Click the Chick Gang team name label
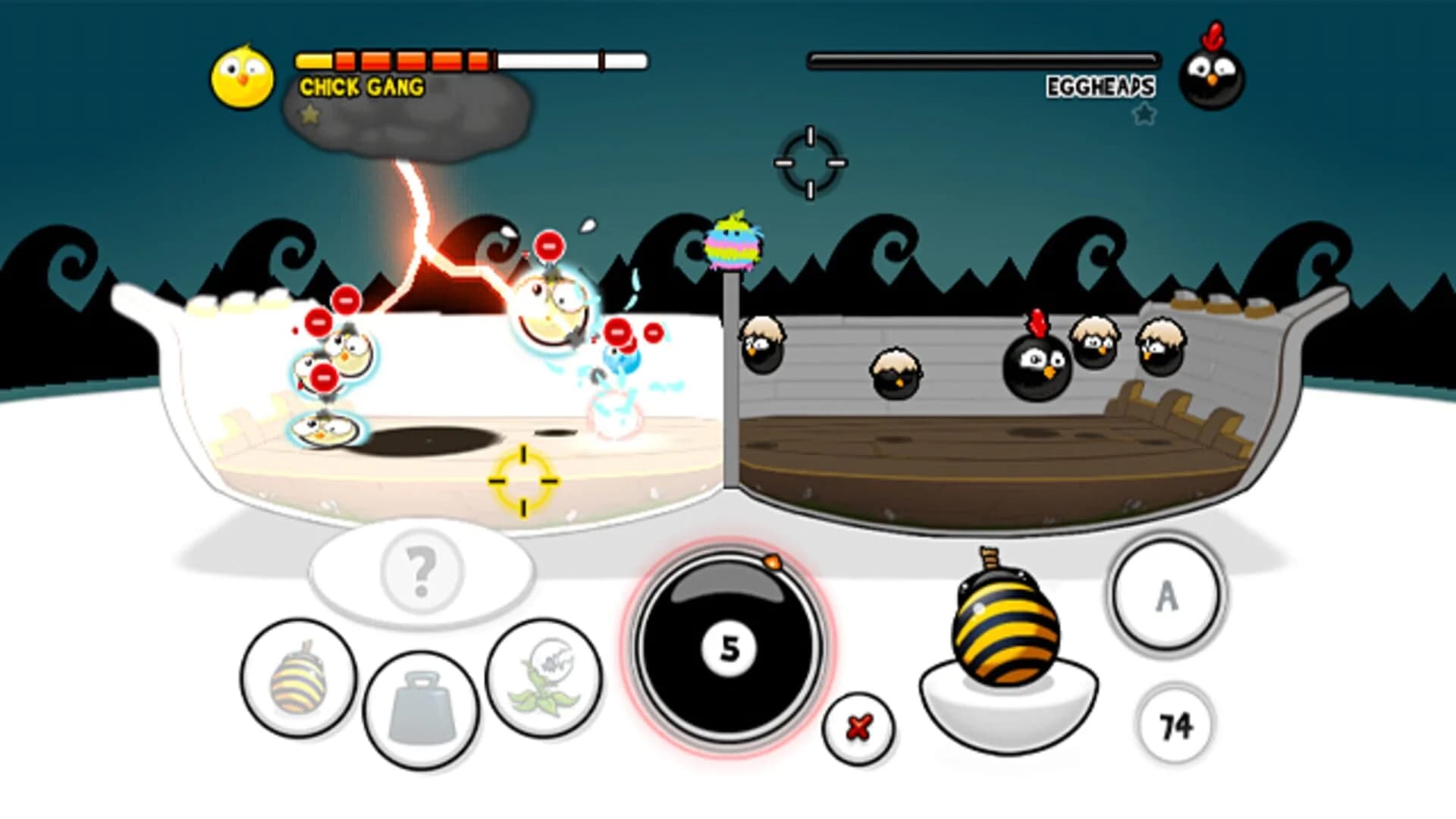Viewport: 1456px width, 819px height. point(362,87)
